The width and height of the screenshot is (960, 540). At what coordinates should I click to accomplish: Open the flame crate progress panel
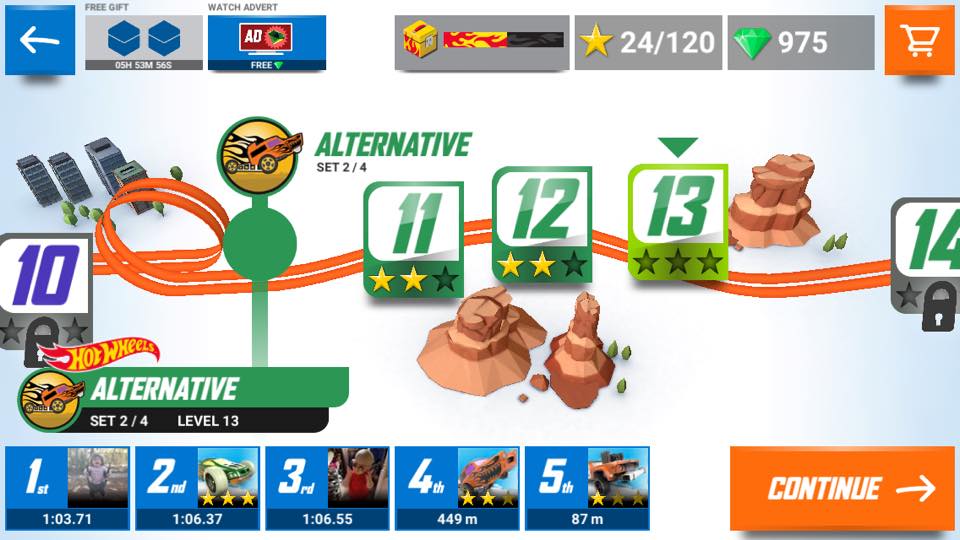click(482, 42)
